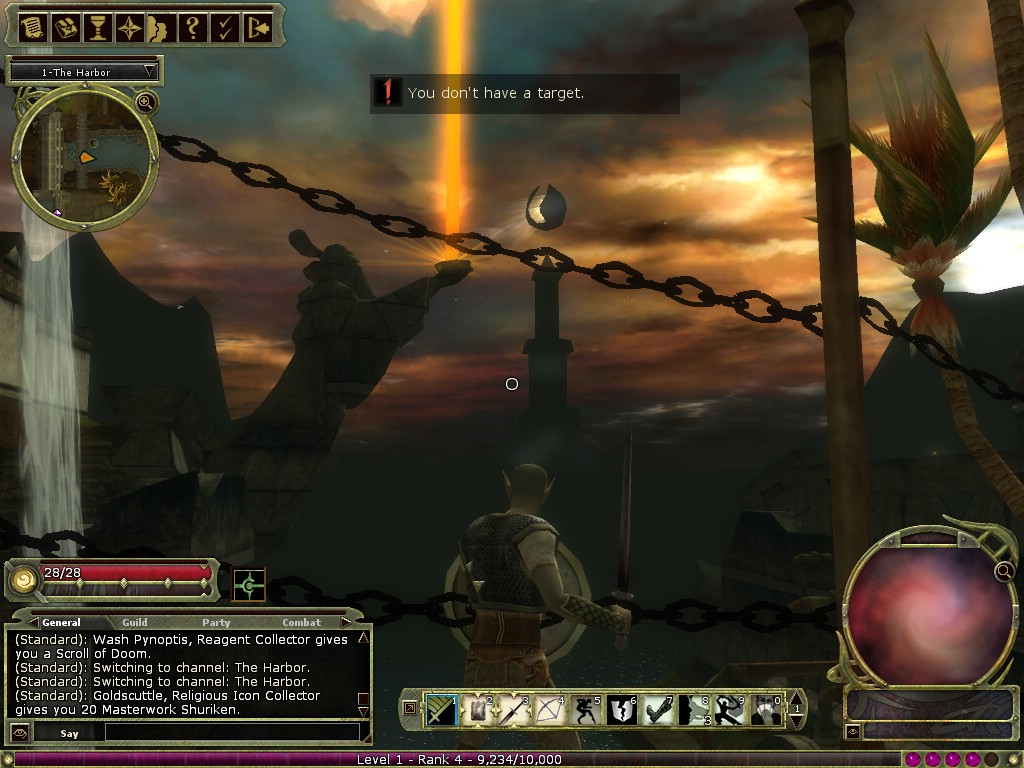Image resolution: width=1024 pixels, height=768 pixels.
Task: Open the compass star menu icon
Action: (x=129, y=27)
